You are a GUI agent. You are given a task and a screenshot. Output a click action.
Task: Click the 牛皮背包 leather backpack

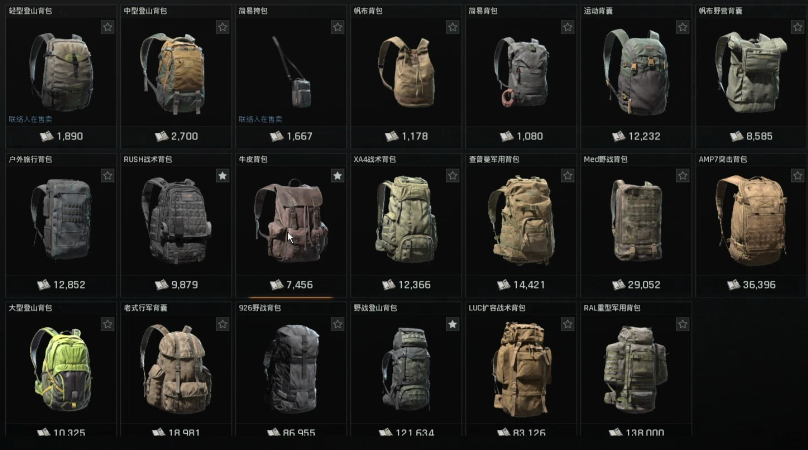pyautogui.click(x=290, y=220)
